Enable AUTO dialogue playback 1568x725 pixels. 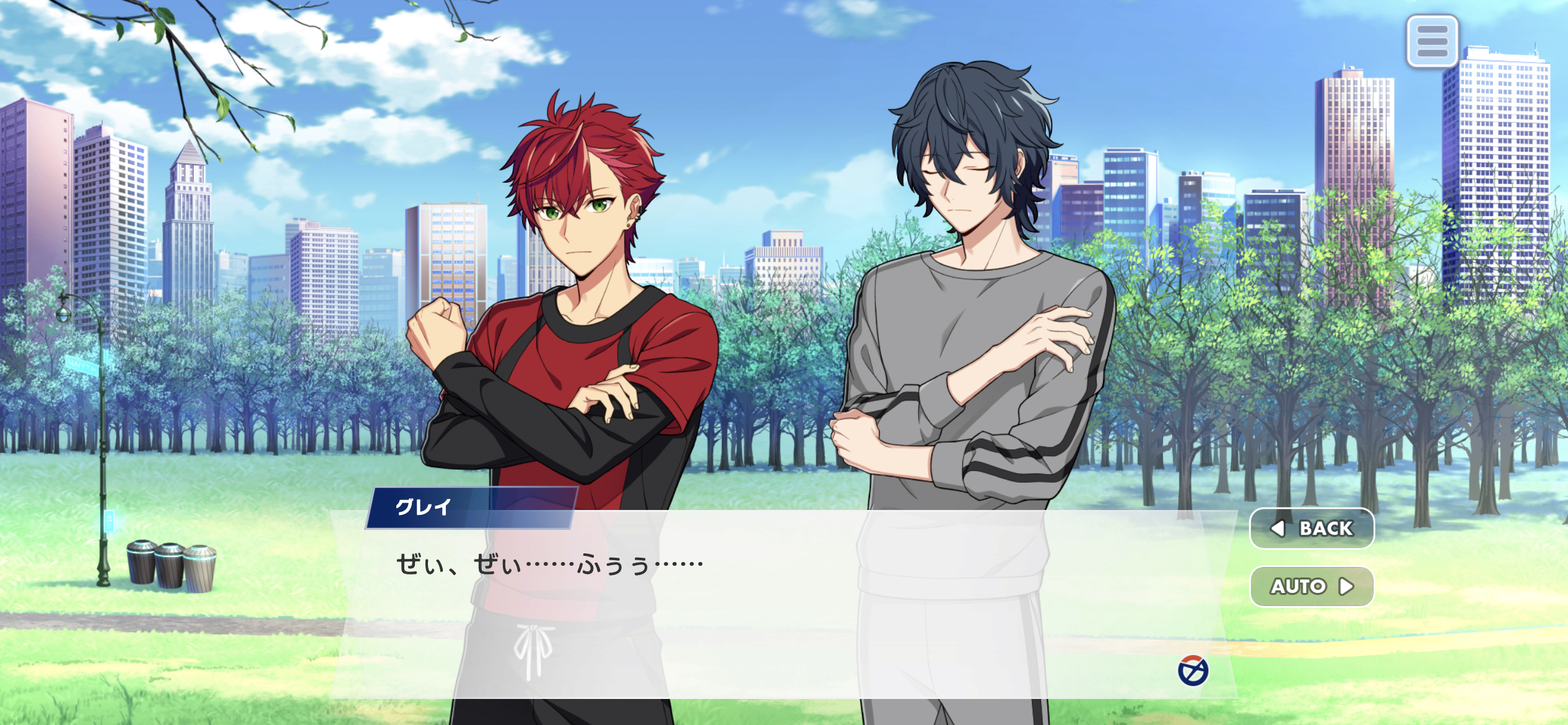(x=1312, y=586)
